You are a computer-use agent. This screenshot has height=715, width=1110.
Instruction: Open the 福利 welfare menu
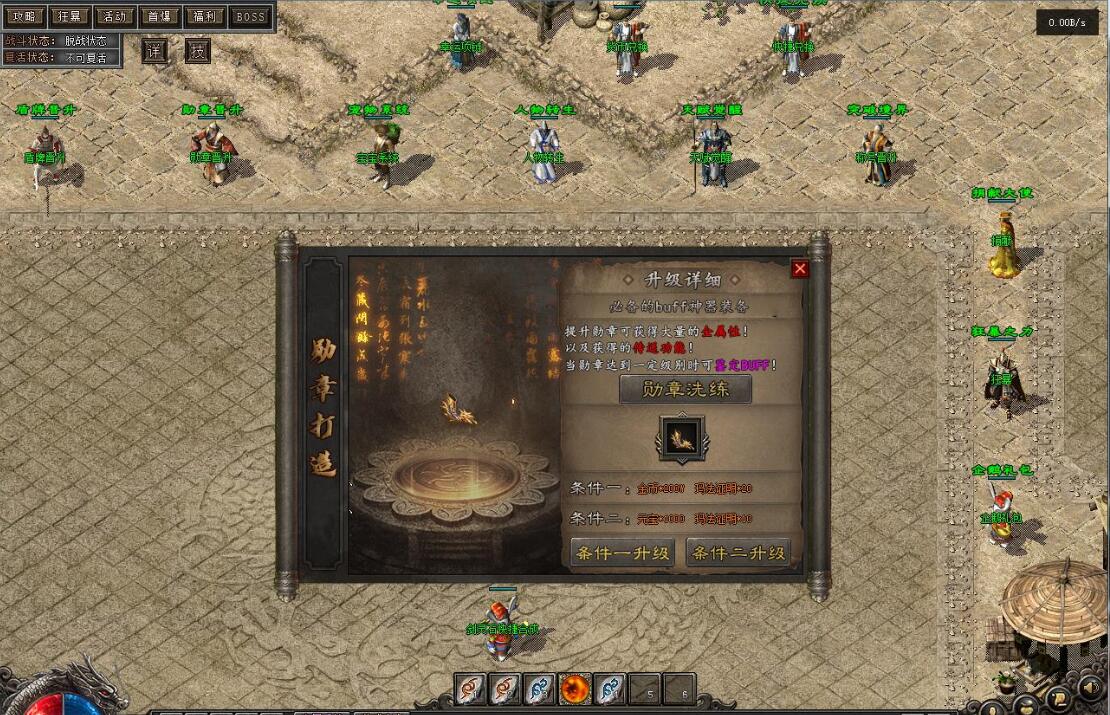coord(204,17)
